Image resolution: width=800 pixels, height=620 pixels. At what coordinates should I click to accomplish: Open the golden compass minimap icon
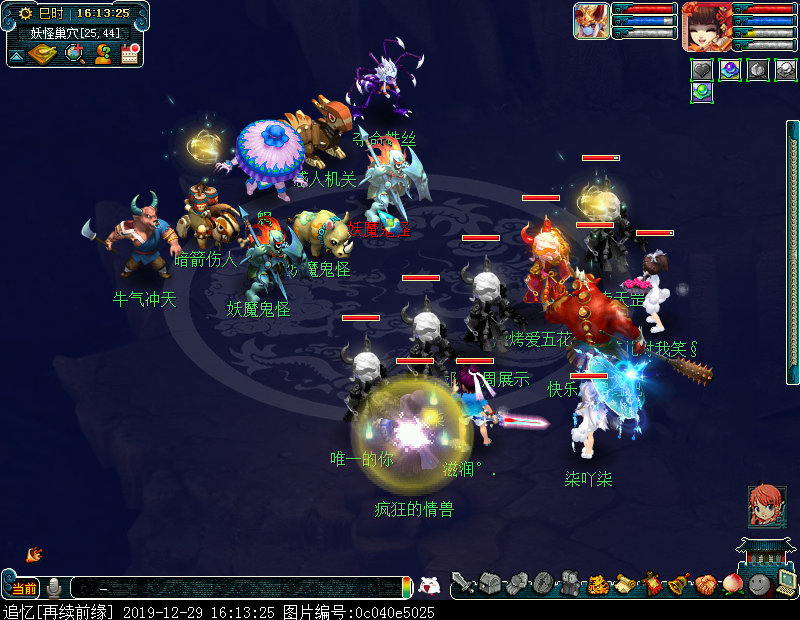(43, 54)
